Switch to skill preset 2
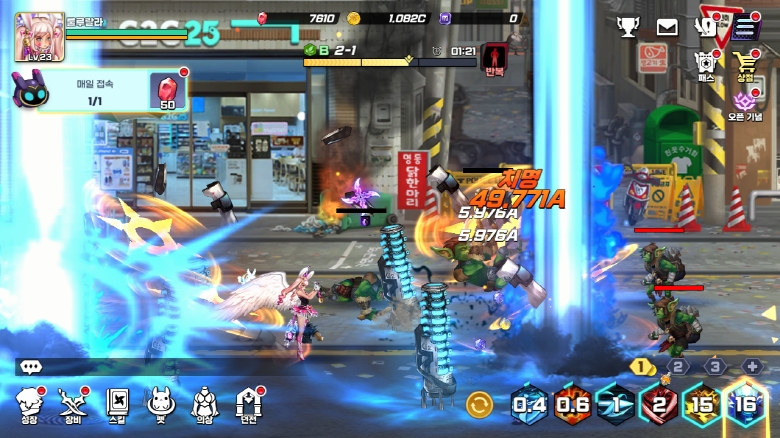This screenshot has width=780, height=438. pos(678,367)
